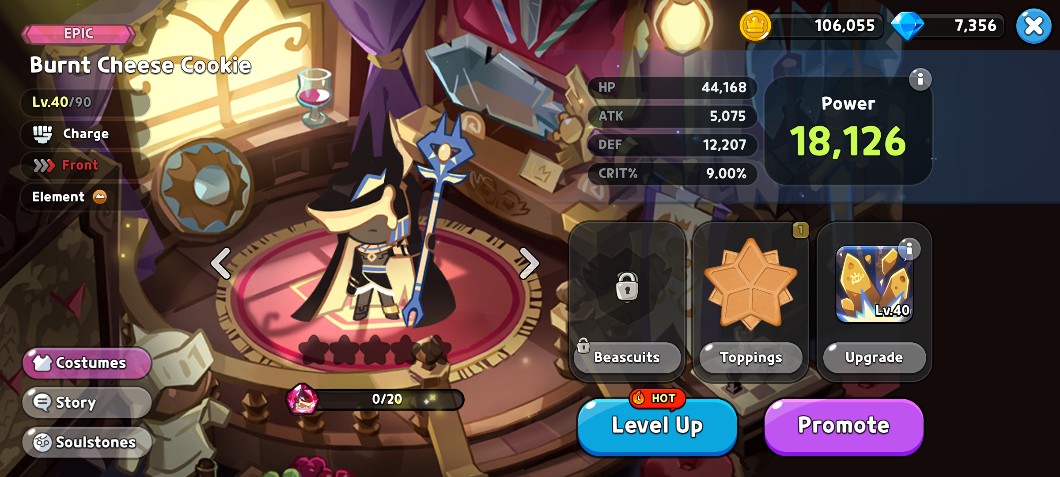
Task: Open the Soulstones menu
Action: tap(87, 442)
